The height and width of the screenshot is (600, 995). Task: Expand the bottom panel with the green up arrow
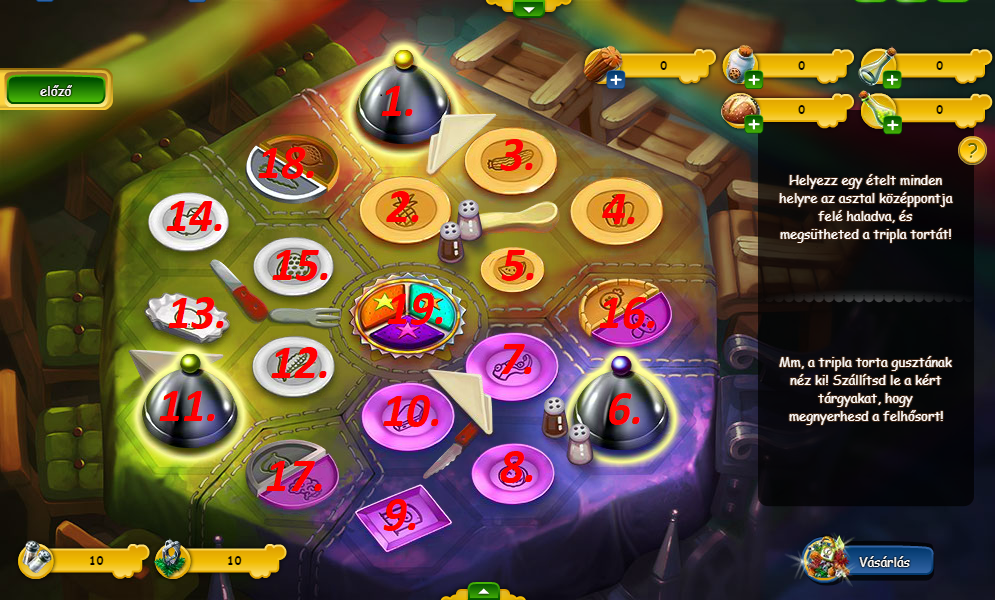(x=483, y=590)
